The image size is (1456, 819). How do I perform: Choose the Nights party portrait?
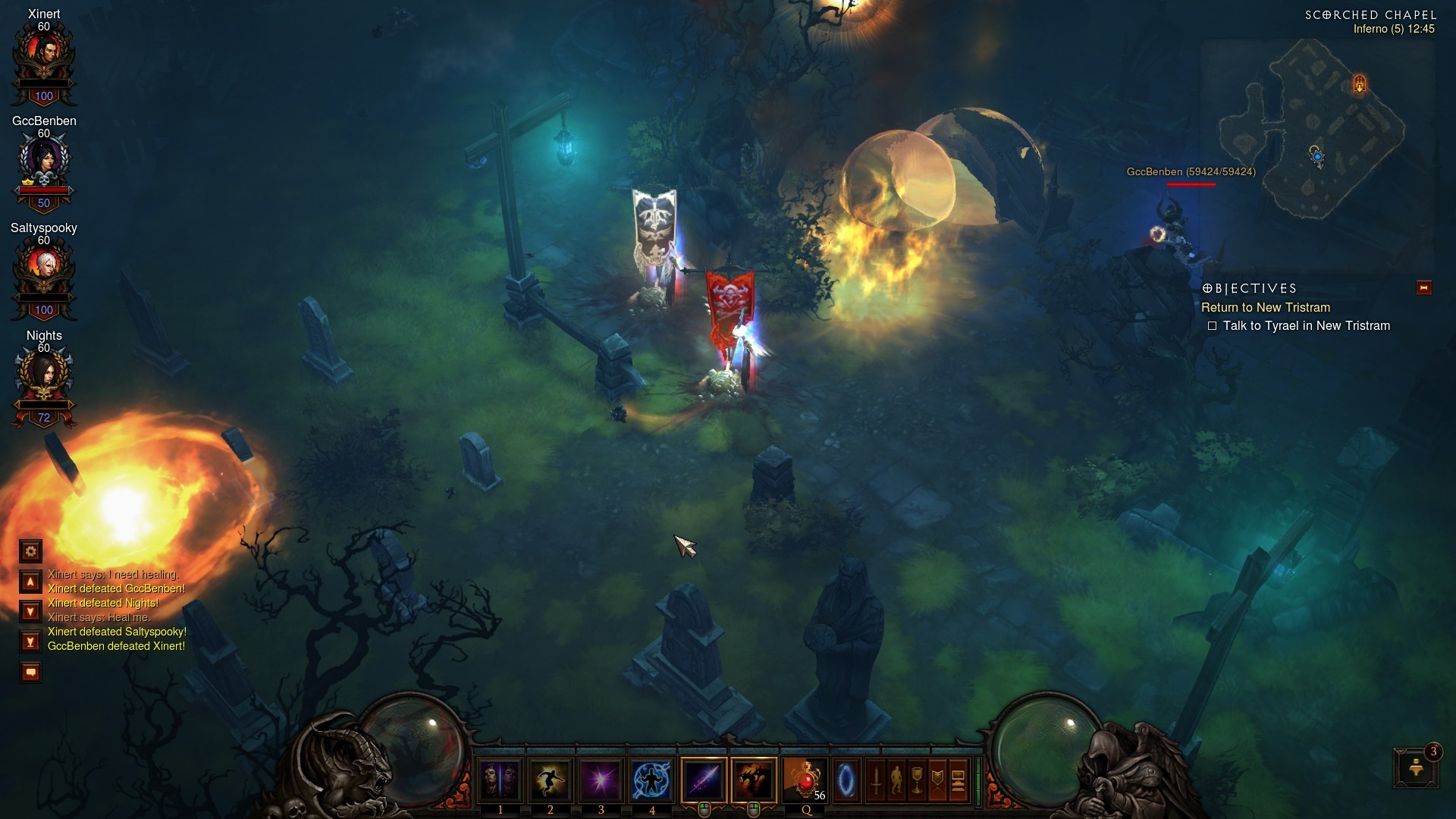[43, 375]
